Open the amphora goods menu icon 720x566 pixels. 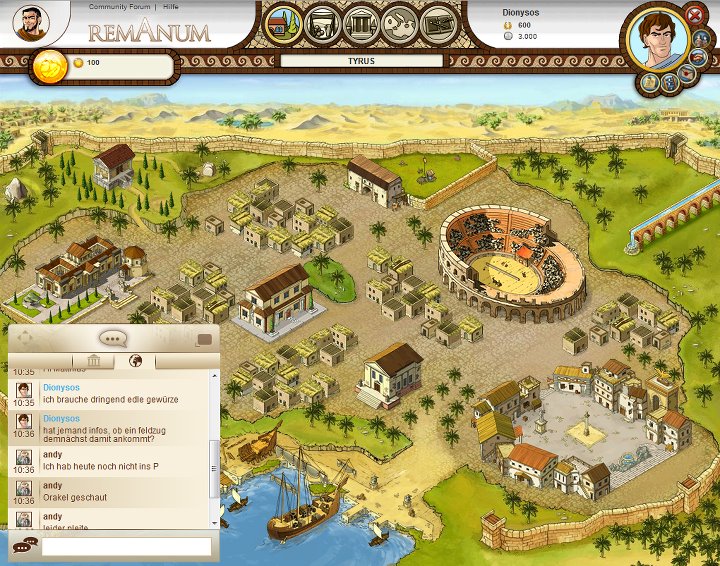[323, 23]
